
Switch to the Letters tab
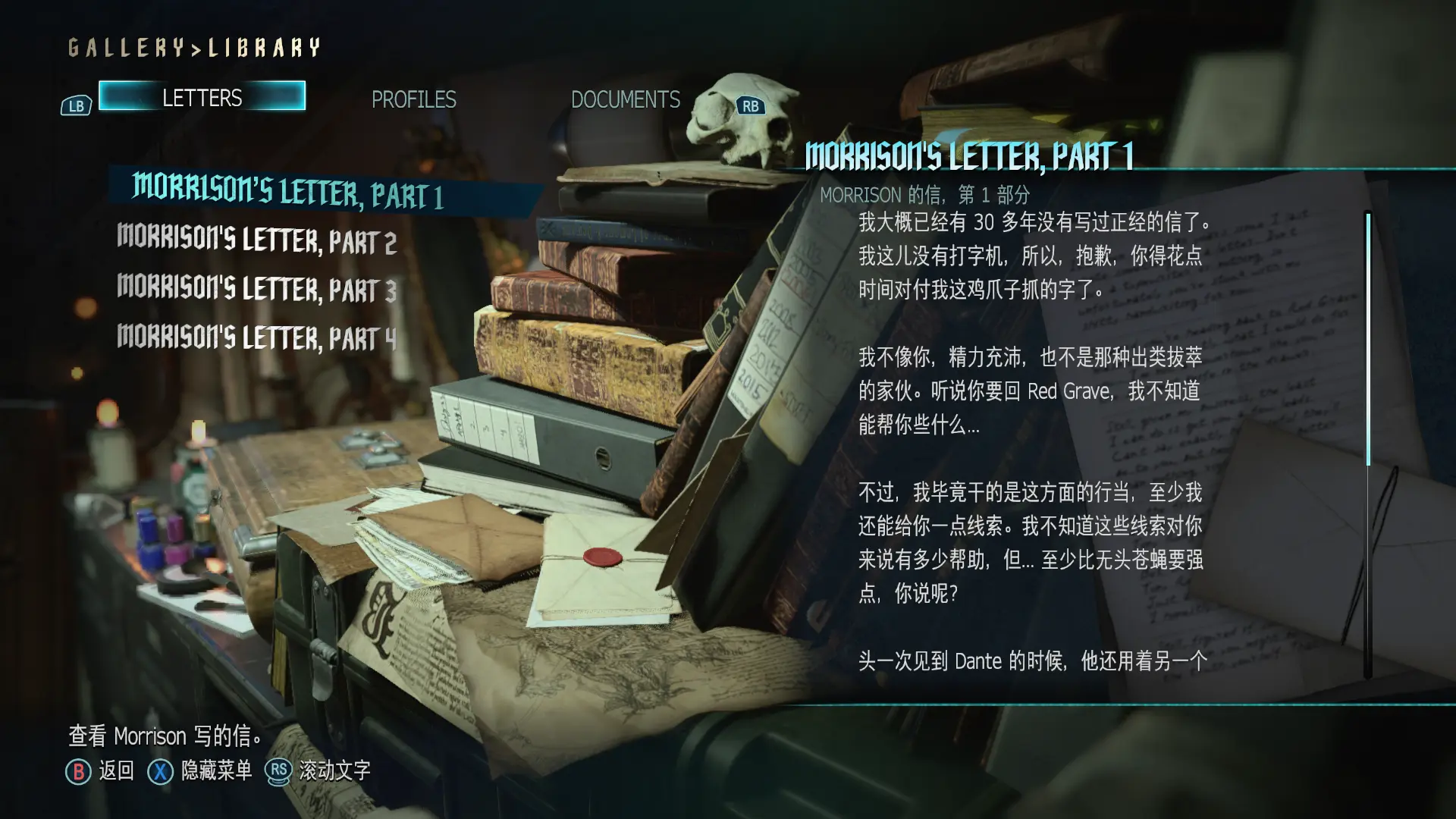coord(202,97)
